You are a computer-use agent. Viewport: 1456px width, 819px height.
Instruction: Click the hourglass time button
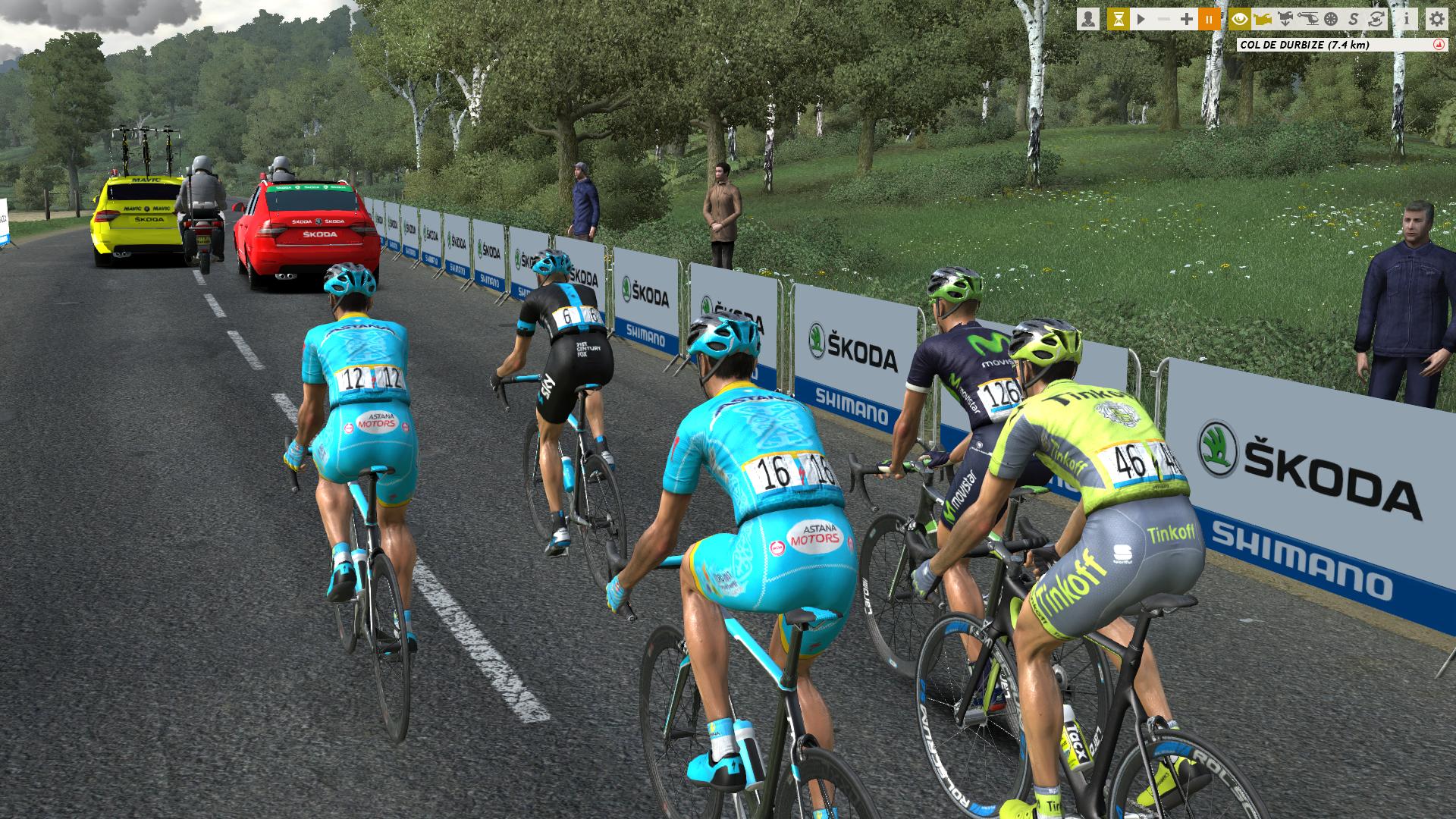click(x=1118, y=19)
